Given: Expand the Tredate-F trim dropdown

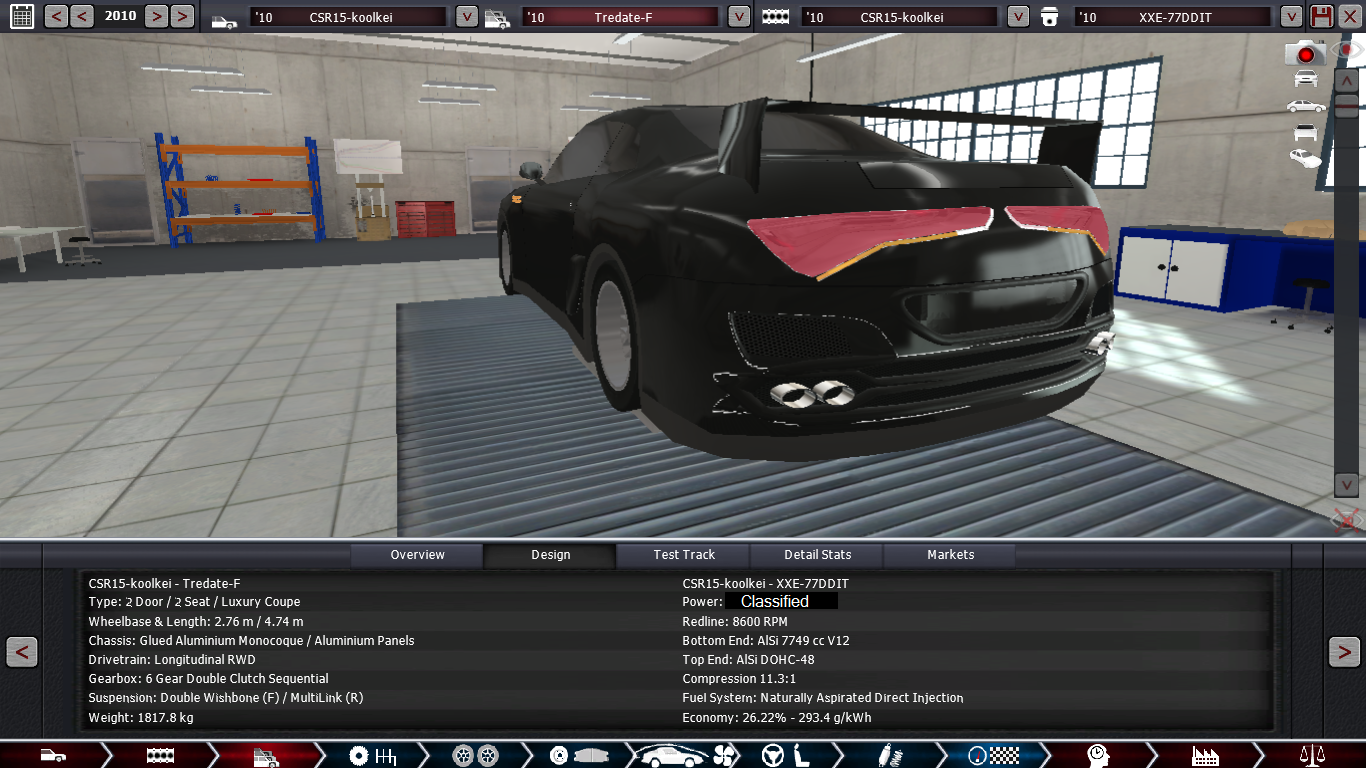Looking at the screenshot, I should point(739,17).
